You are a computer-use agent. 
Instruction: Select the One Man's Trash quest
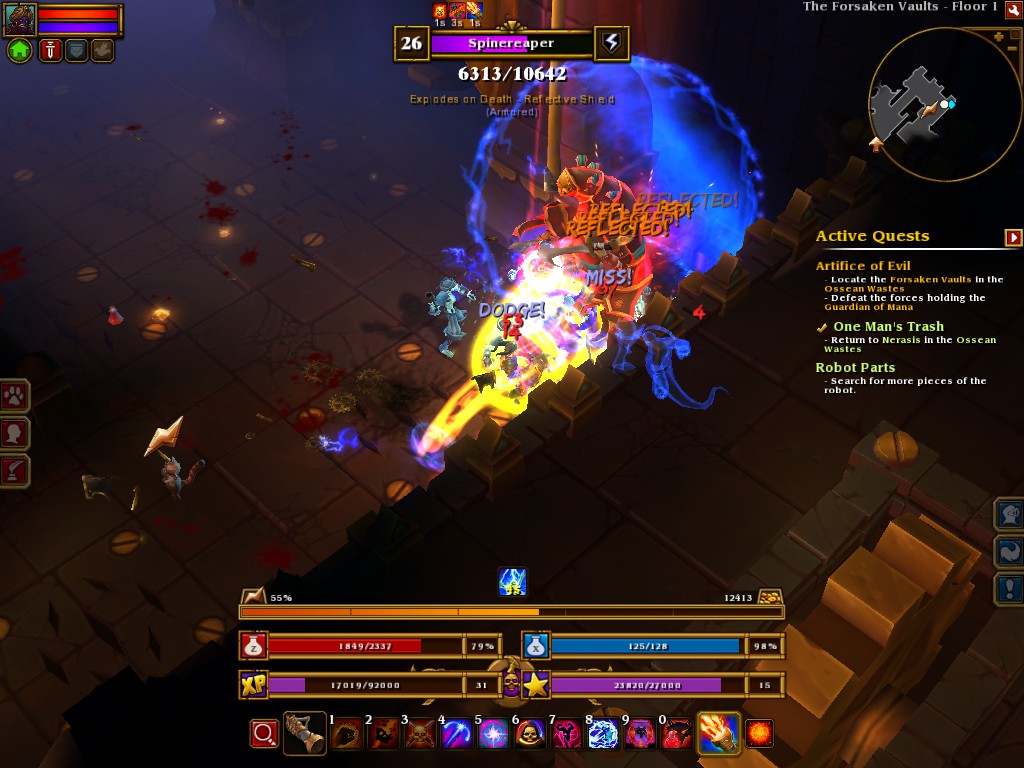pos(888,327)
